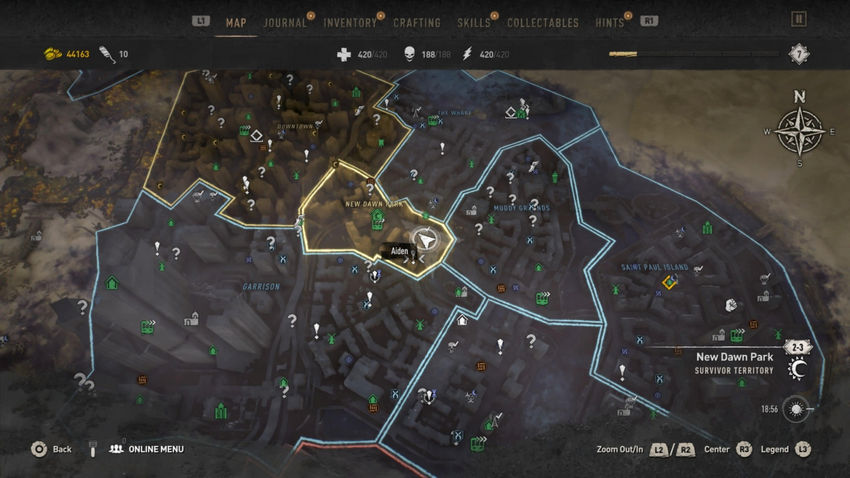
Task: Switch to the Journal tab
Action: (x=285, y=23)
